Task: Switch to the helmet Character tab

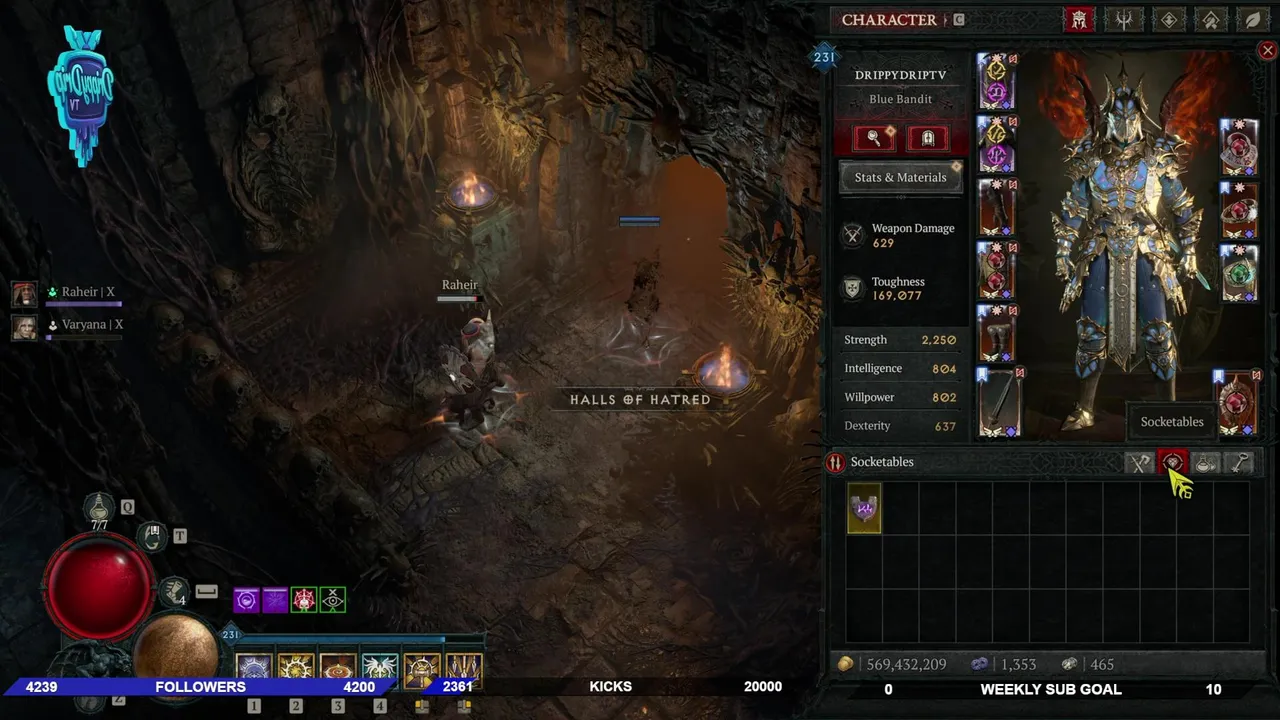Action: (x=1079, y=19)
